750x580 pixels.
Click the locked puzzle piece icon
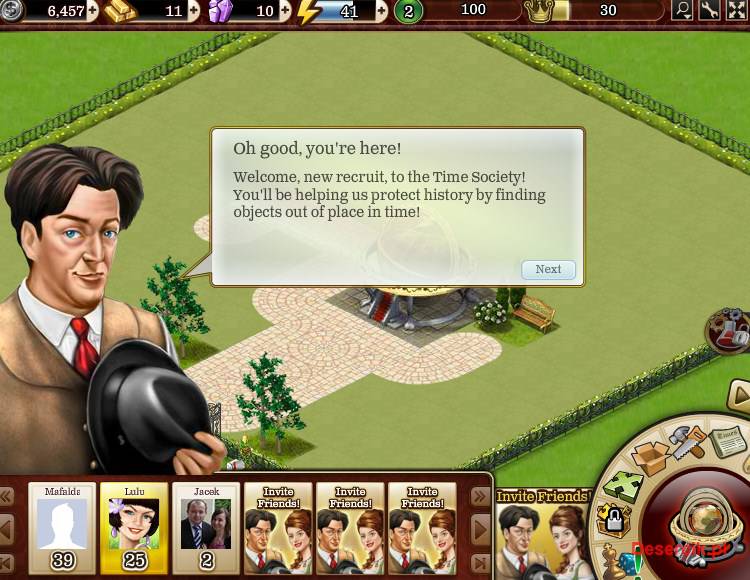point(612,520)
